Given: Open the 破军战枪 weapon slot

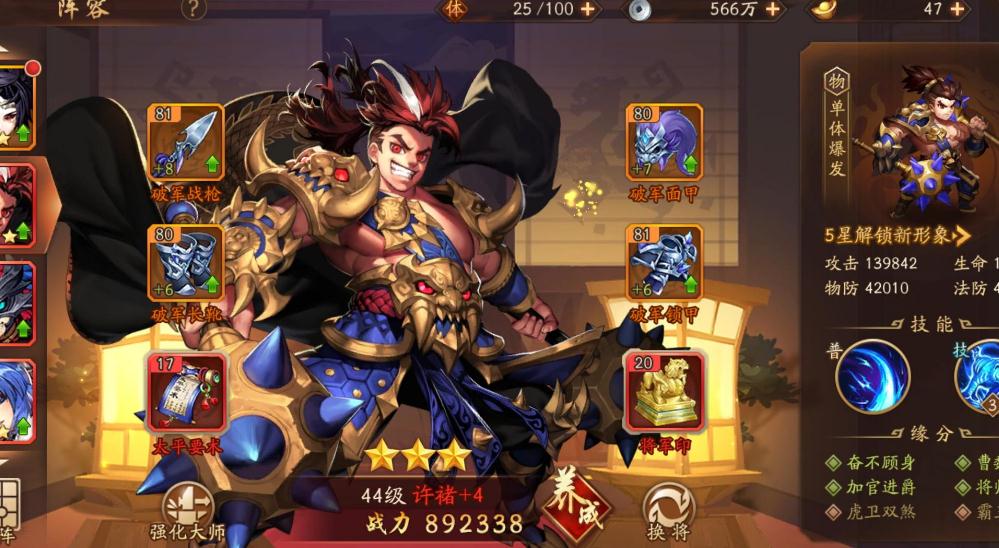Looking at the screenshot, I should (185, 143).
